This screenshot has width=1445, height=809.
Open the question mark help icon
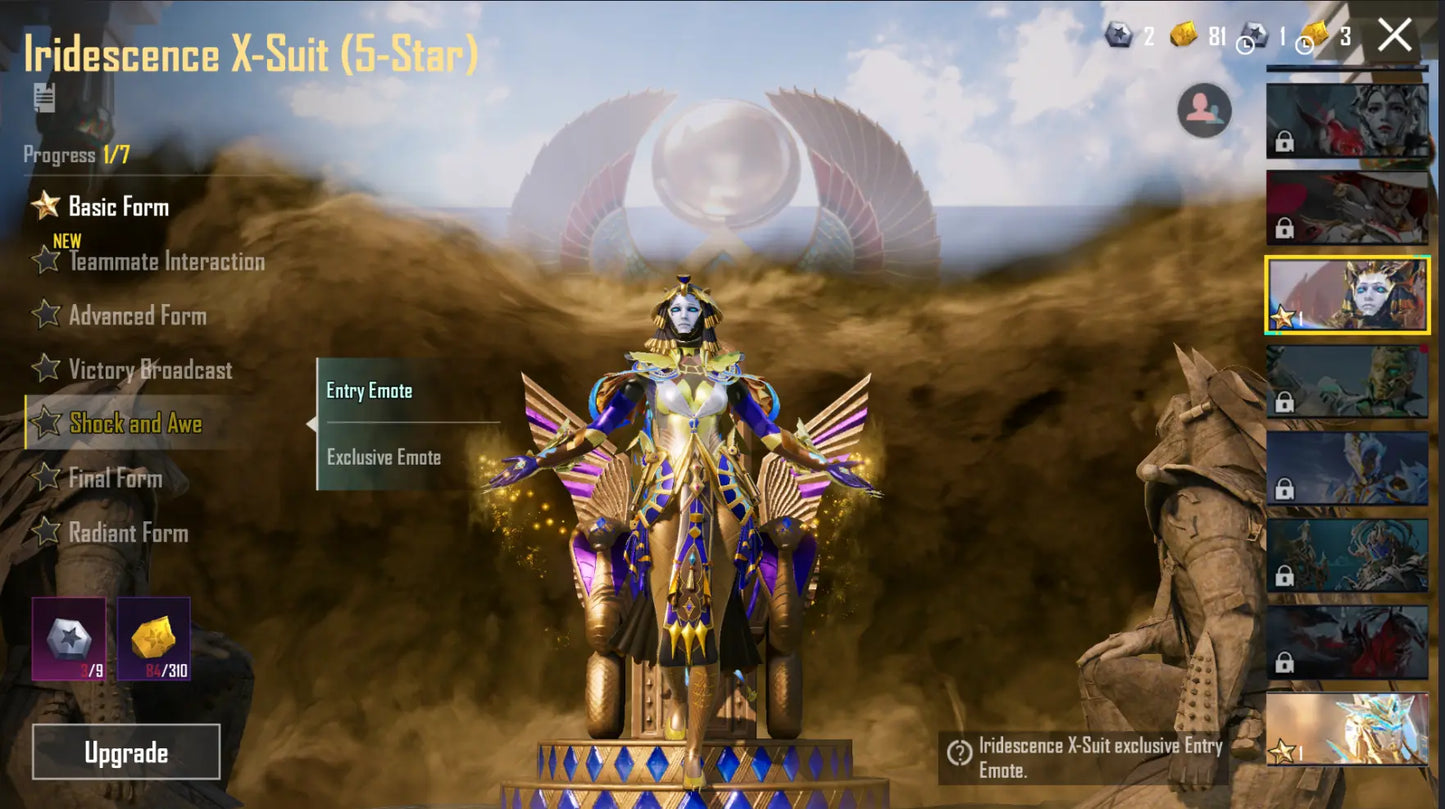tap(960, 753)
